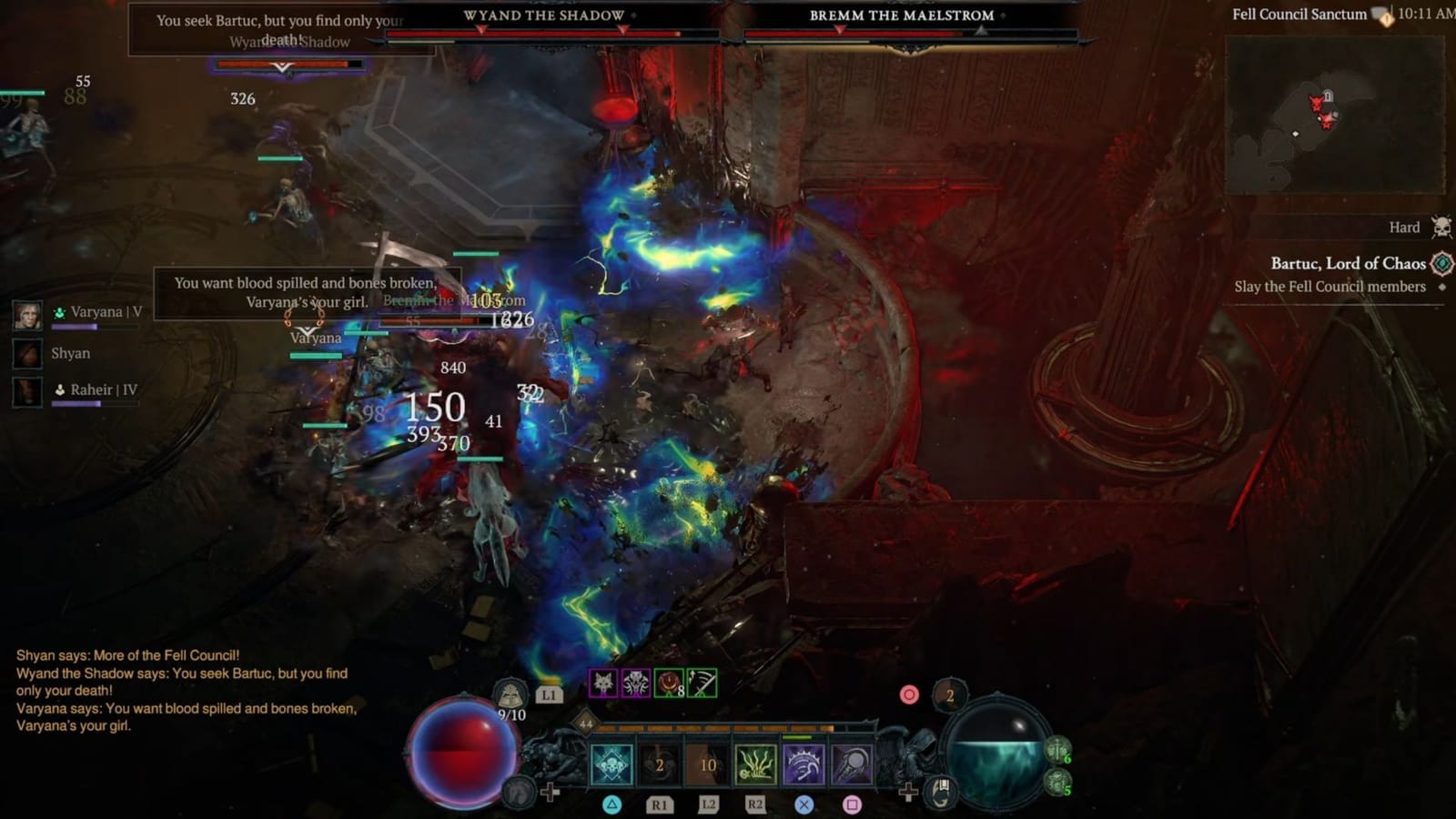Select the healing potion icon showing 9/10
The image size is (1456, 819).
pos(511,695)
